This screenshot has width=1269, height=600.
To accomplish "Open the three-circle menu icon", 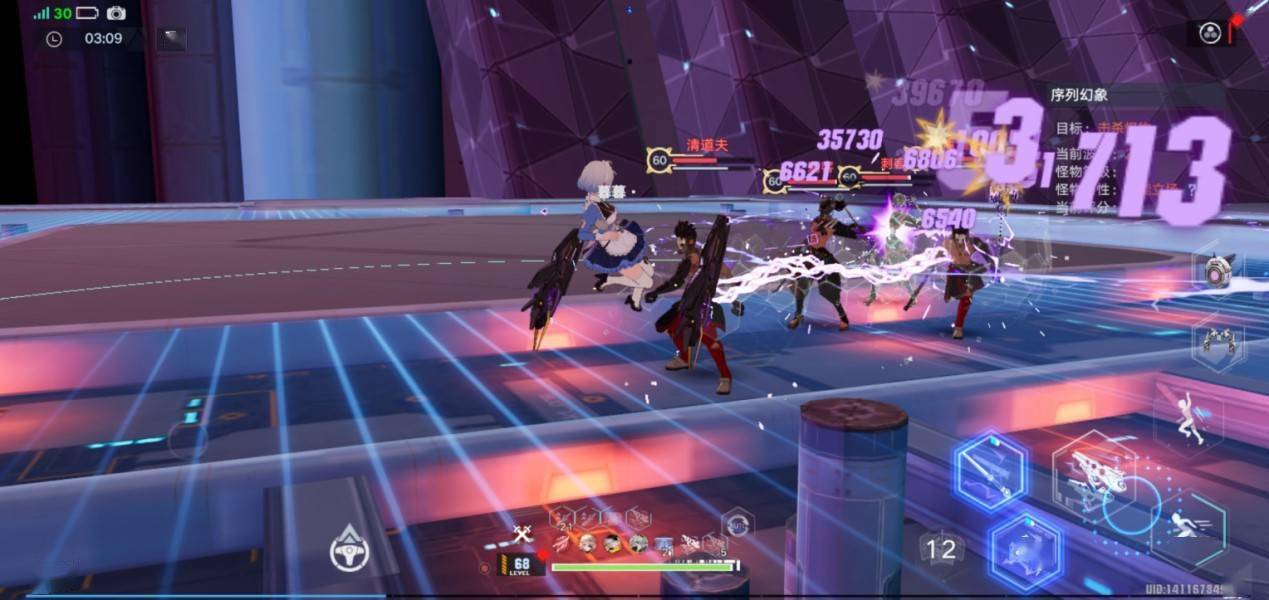I will click(1210, 32).
